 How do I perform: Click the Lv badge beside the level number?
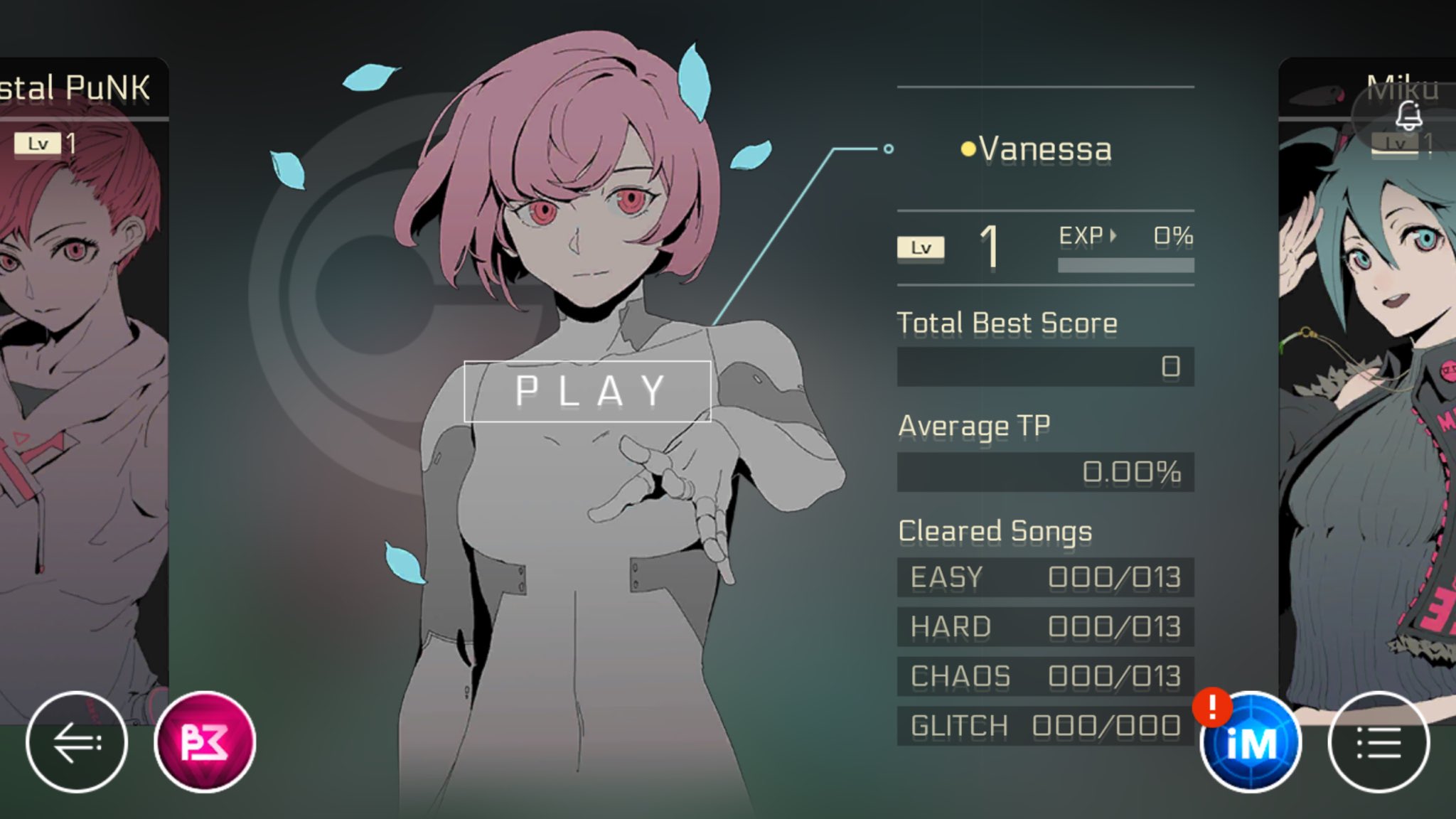[921, 247]
